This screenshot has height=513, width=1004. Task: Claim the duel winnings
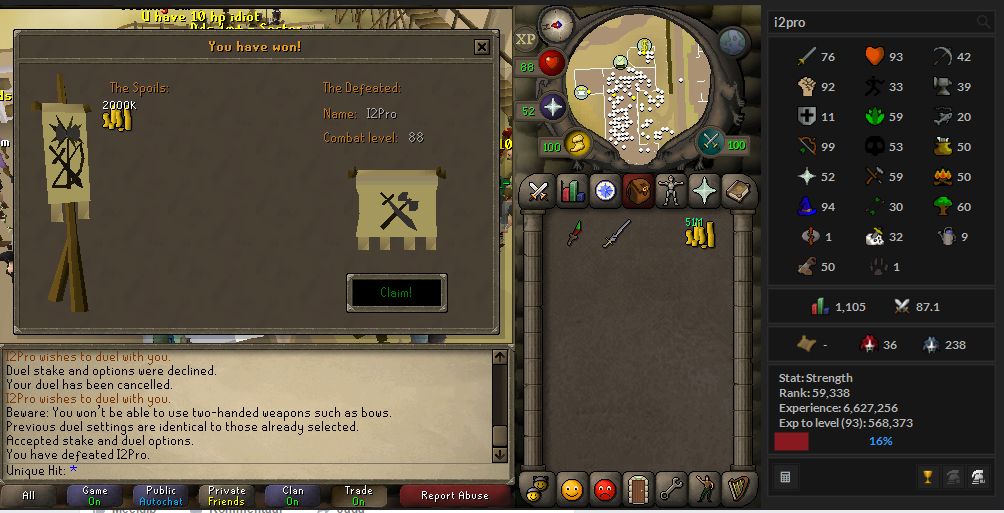click(396, 293)
